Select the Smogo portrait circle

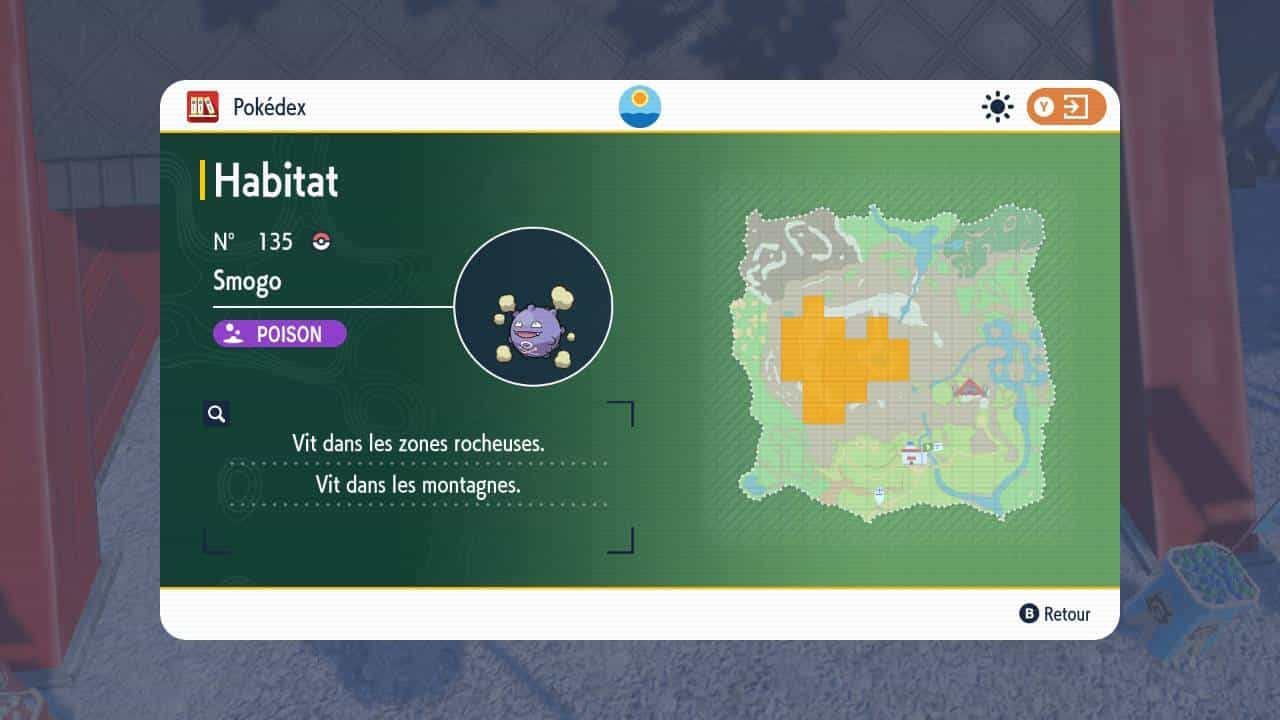click(533, 307)
